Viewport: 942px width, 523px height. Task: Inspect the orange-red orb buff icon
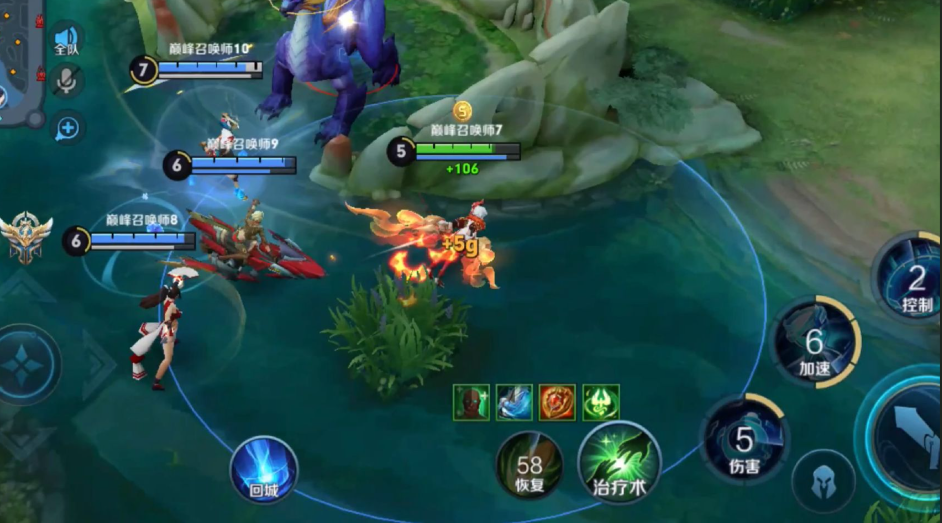557,402
